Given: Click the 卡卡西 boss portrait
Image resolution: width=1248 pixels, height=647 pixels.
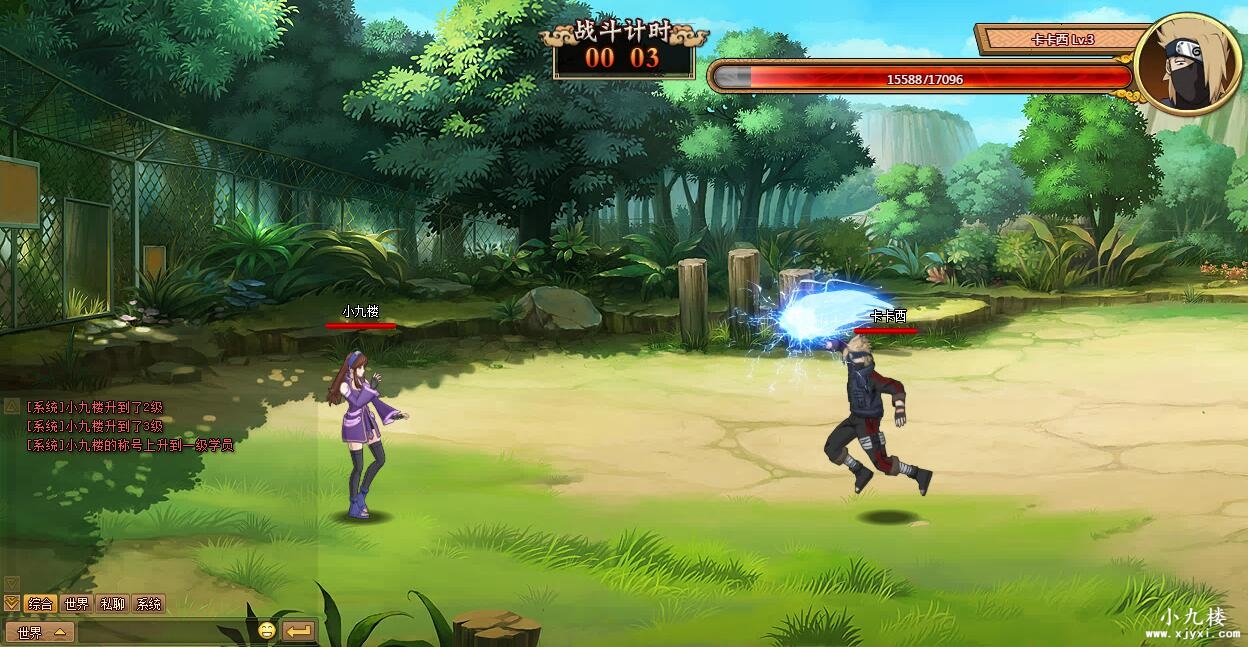Looking at the screenshot, I should (1187, 63).
